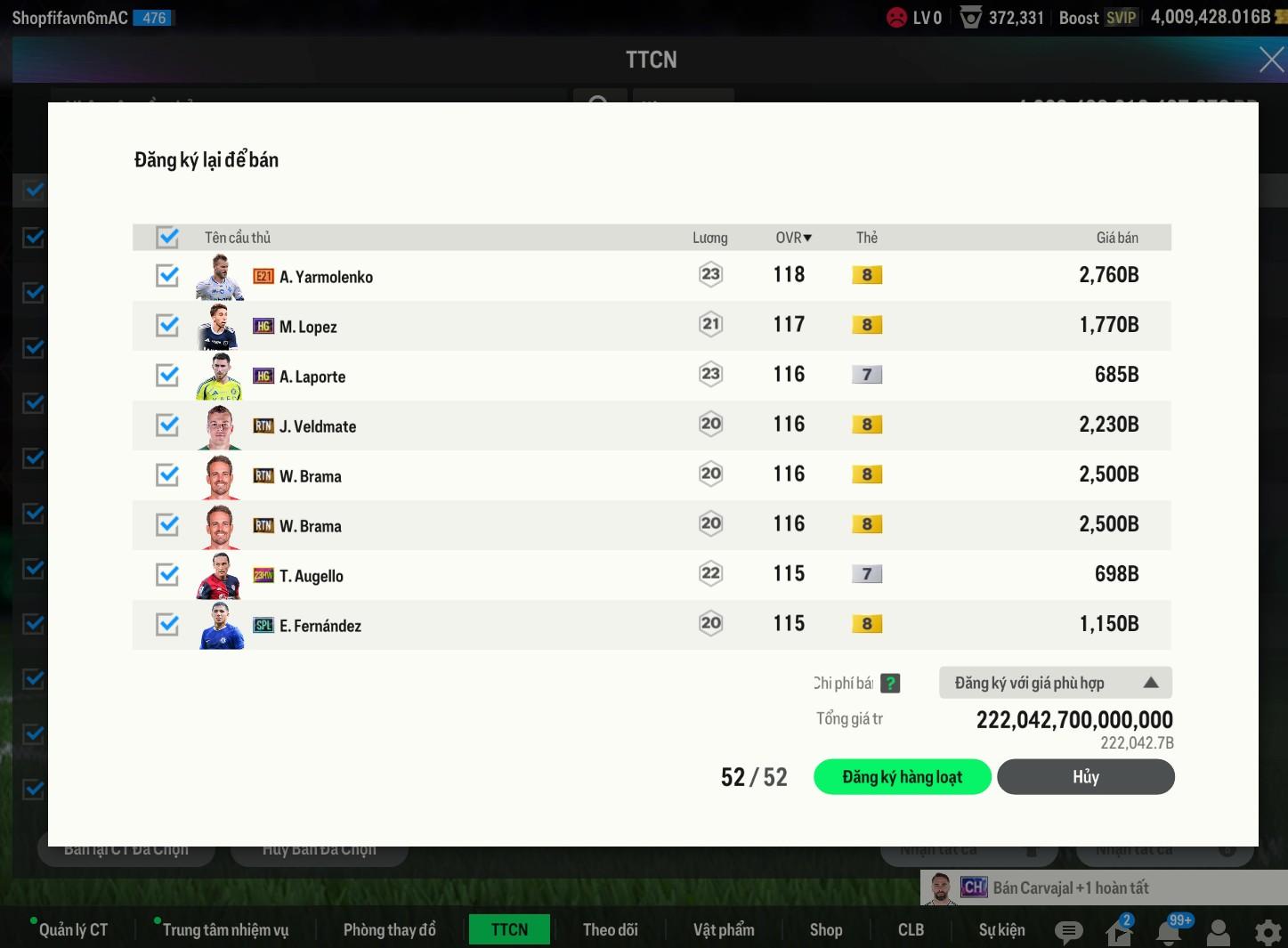
Task: Open the Đăng ký với giá phù hợp dropdown
Action: [1055, 683]
